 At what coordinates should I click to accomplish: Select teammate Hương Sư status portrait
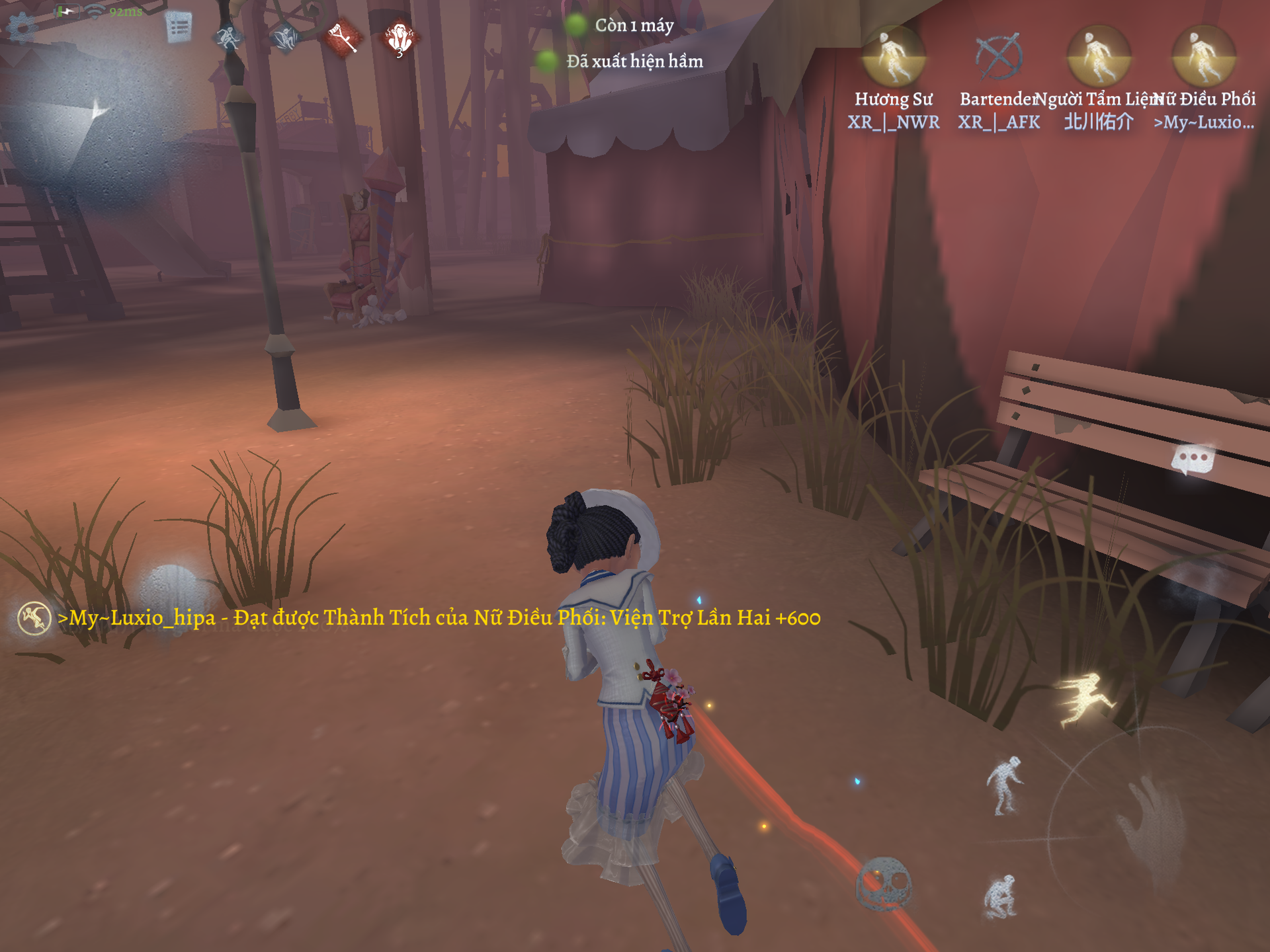click(x=894, y=57)
